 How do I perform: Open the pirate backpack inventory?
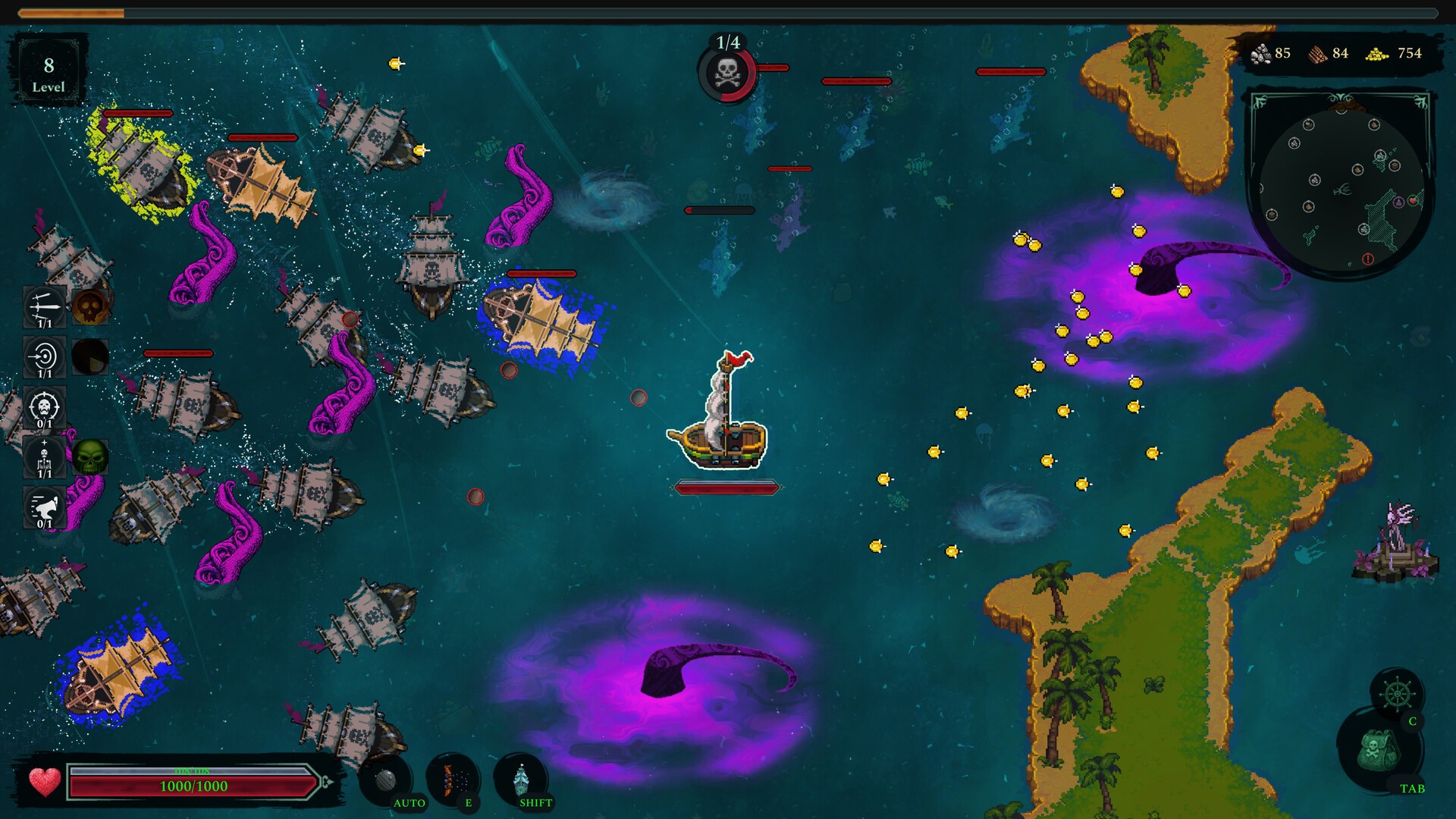point(1377,751)
